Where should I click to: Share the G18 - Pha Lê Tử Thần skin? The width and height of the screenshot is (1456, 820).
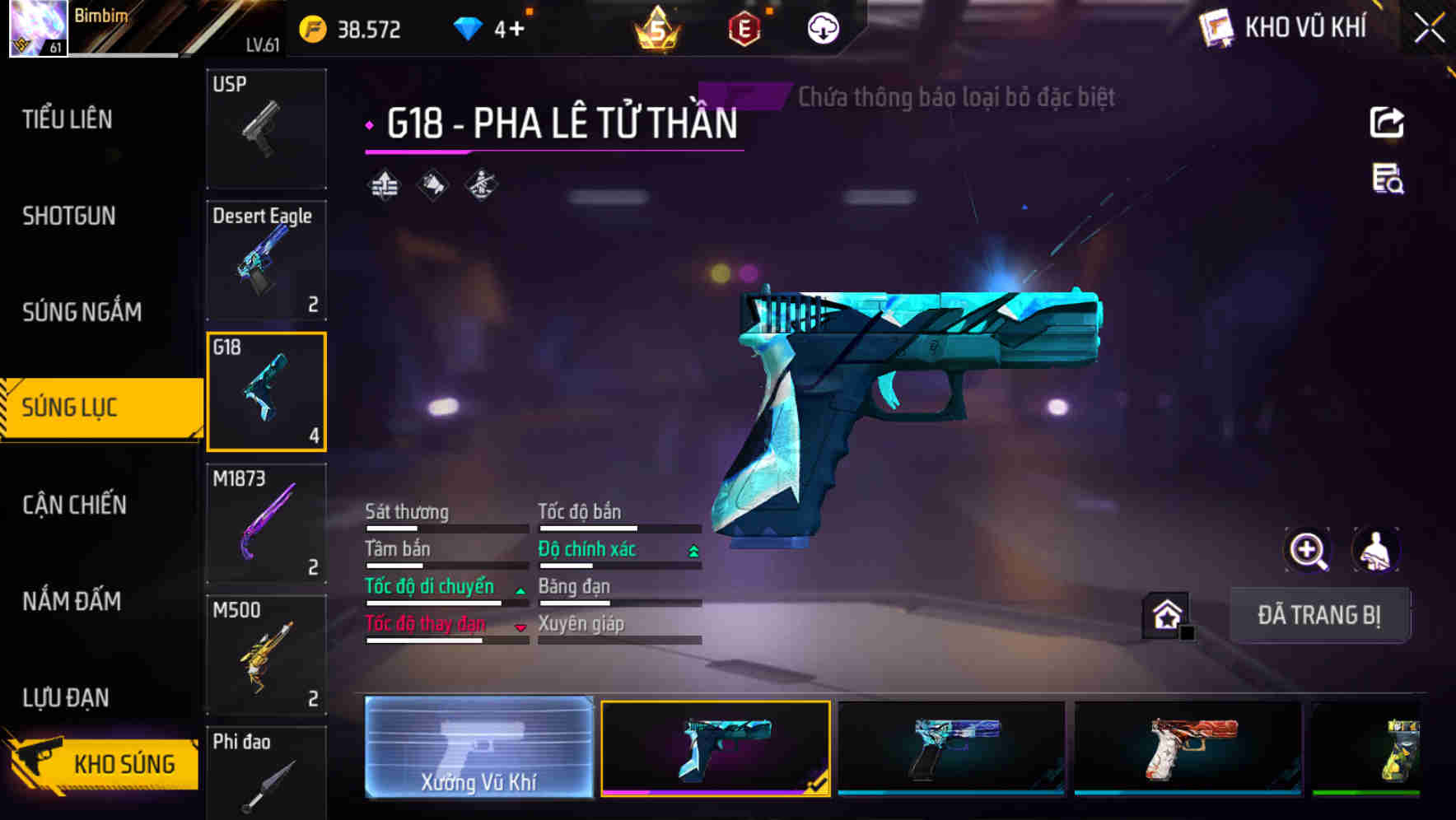tap(1388, 122)
